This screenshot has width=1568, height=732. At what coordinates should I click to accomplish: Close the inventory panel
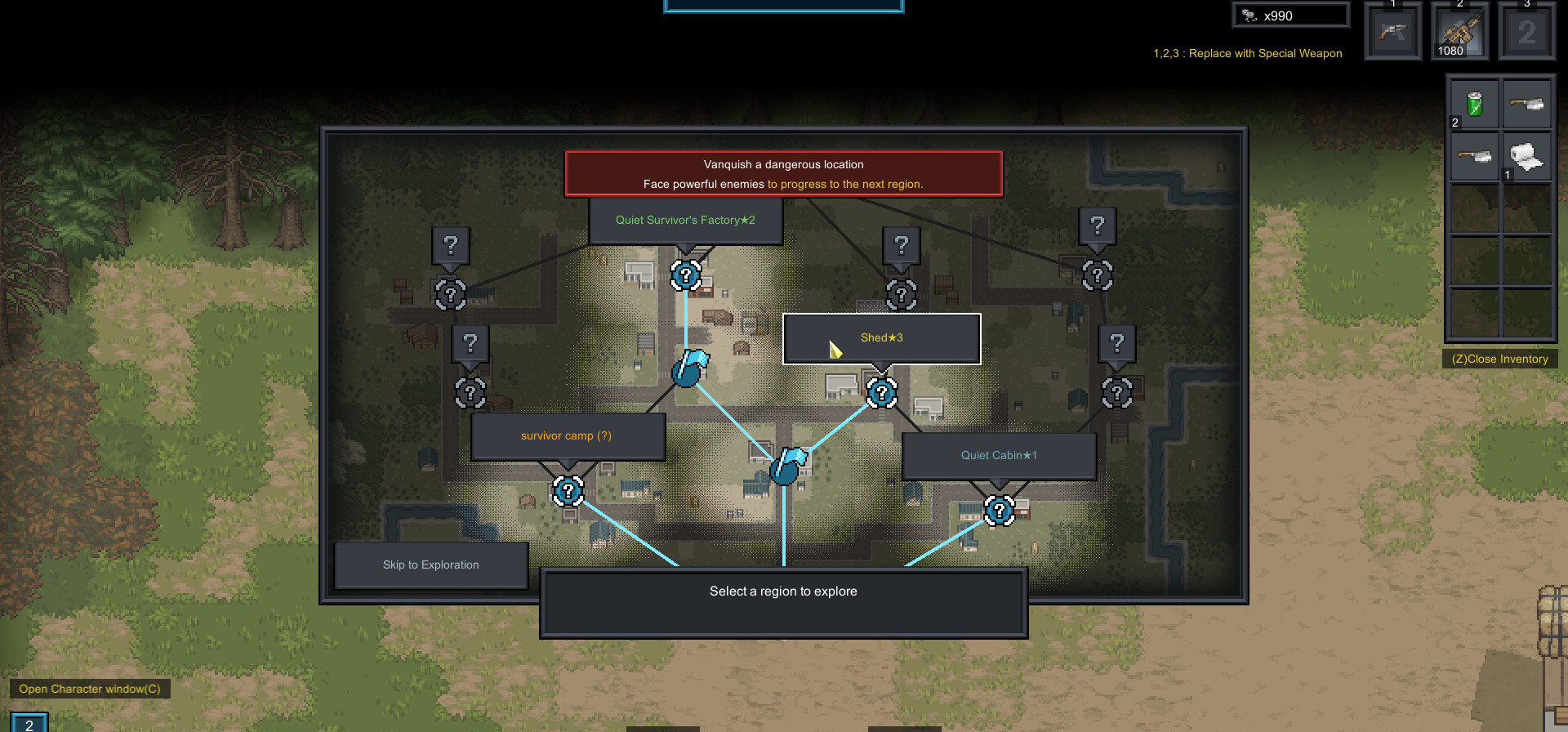1499,359
